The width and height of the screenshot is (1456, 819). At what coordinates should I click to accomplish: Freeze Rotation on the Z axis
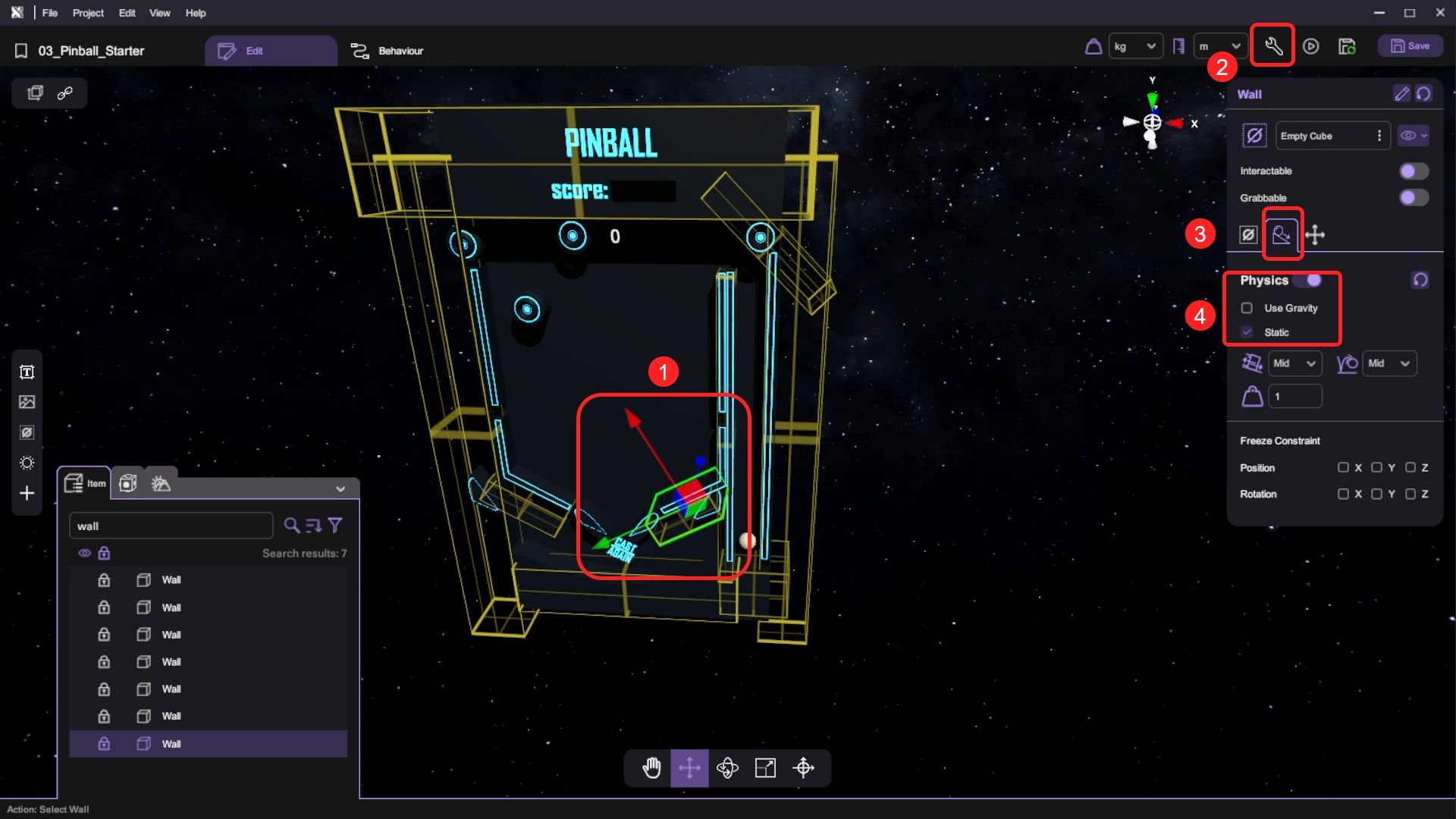1410,494
